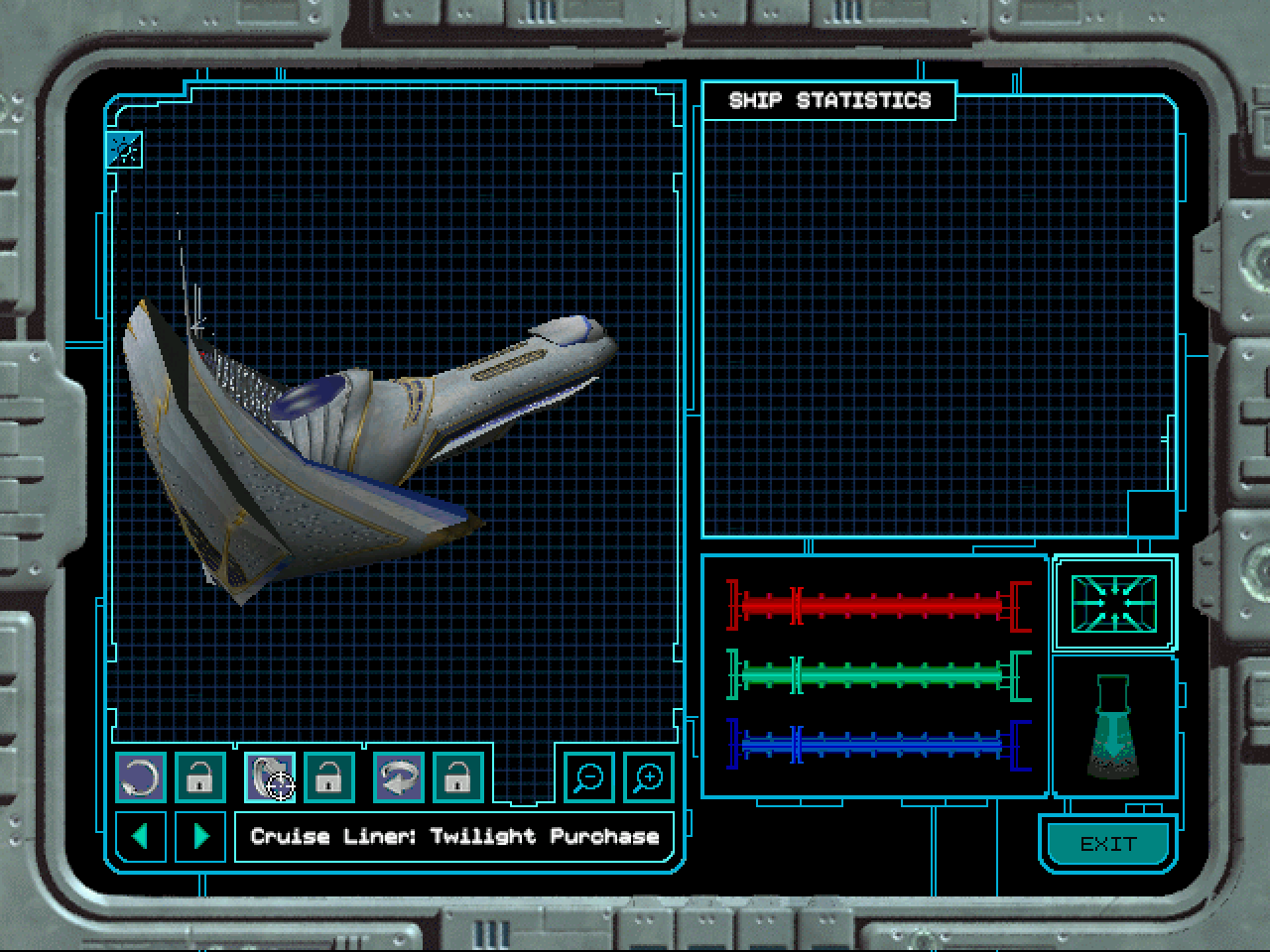Exit the ship viewer screen
The width and height of the screenshot is (1270, 952).
coord(1106,844)
